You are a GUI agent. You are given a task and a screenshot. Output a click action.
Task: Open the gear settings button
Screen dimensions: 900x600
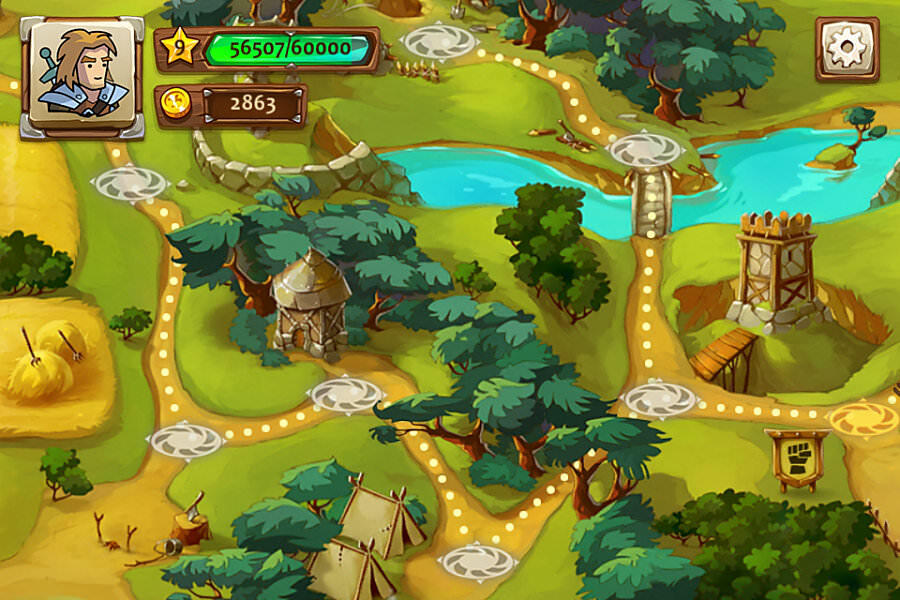point(847,48)
